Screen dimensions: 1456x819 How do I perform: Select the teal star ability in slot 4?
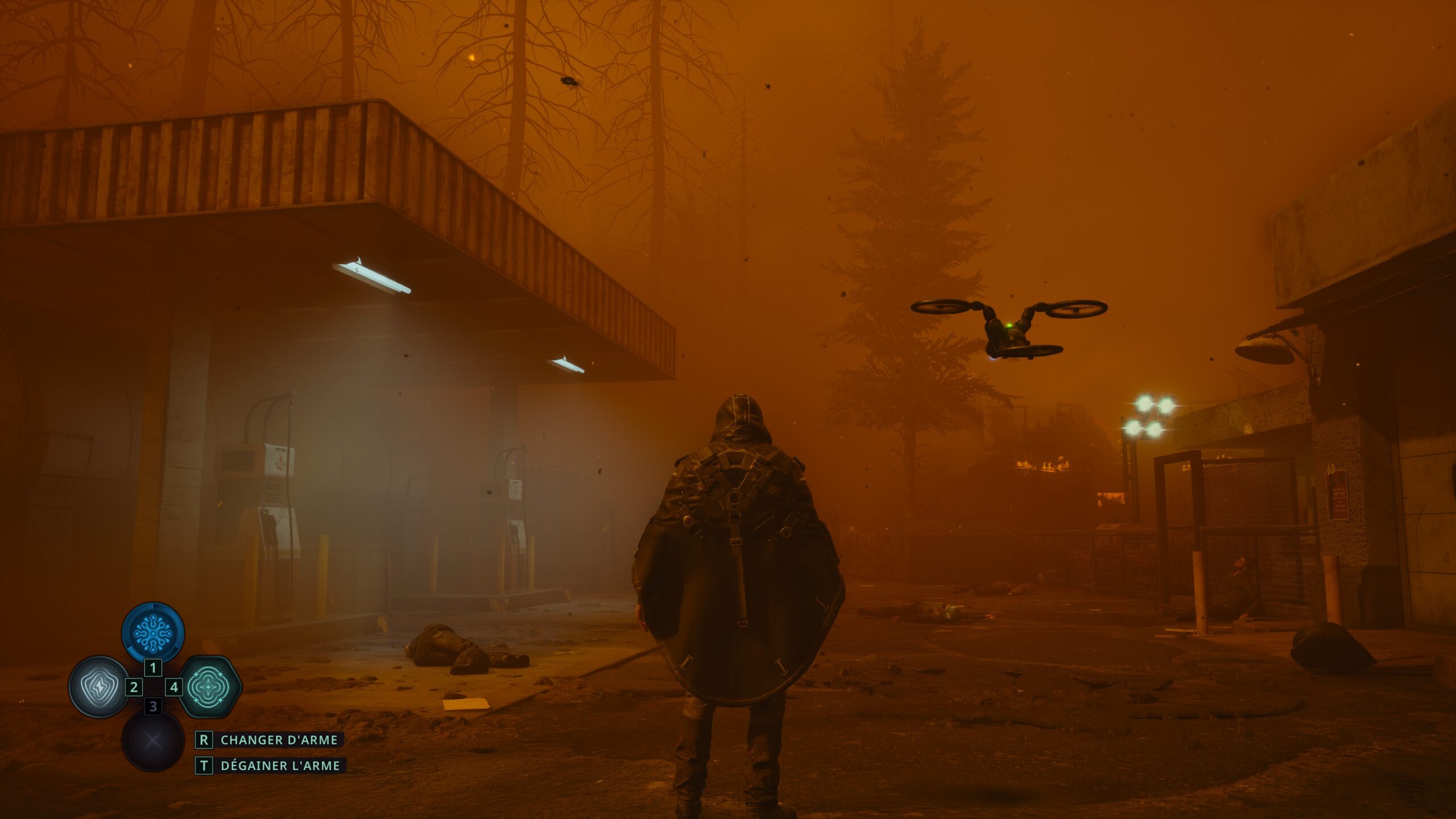209,687
